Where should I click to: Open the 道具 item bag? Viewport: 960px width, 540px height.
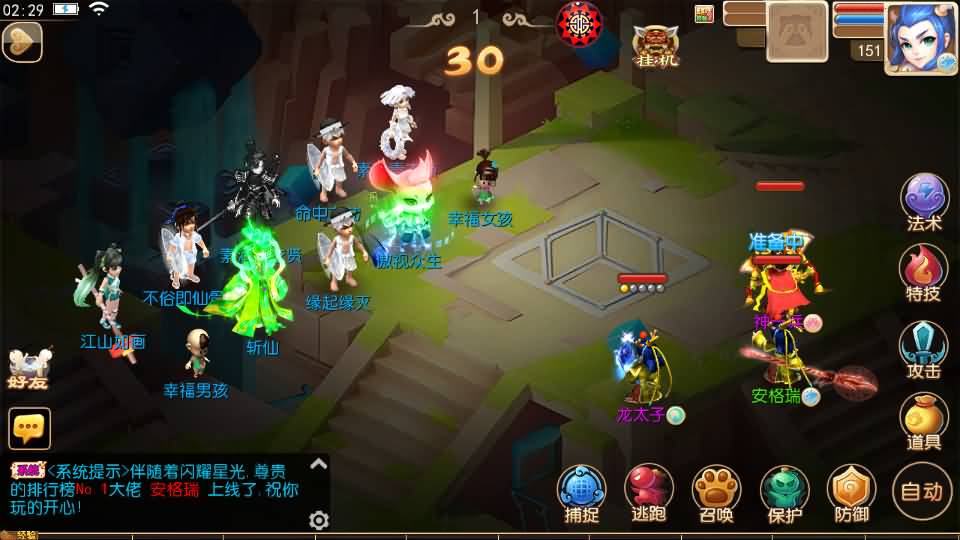(x=923, y=419)
